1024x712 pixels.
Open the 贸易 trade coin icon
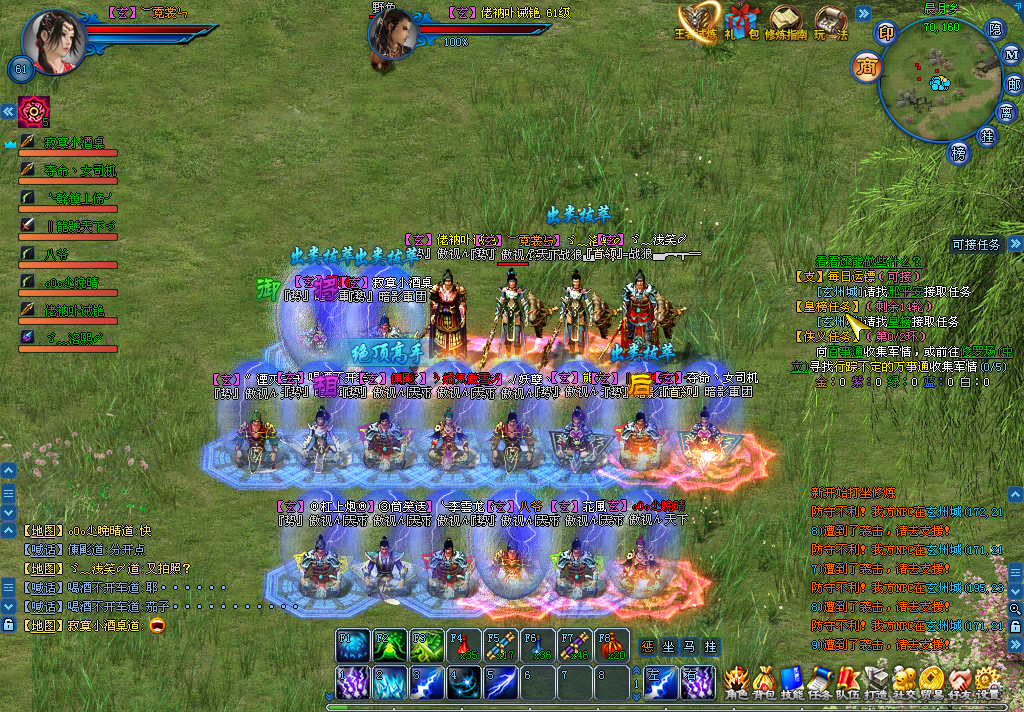[x=932, y=682]
